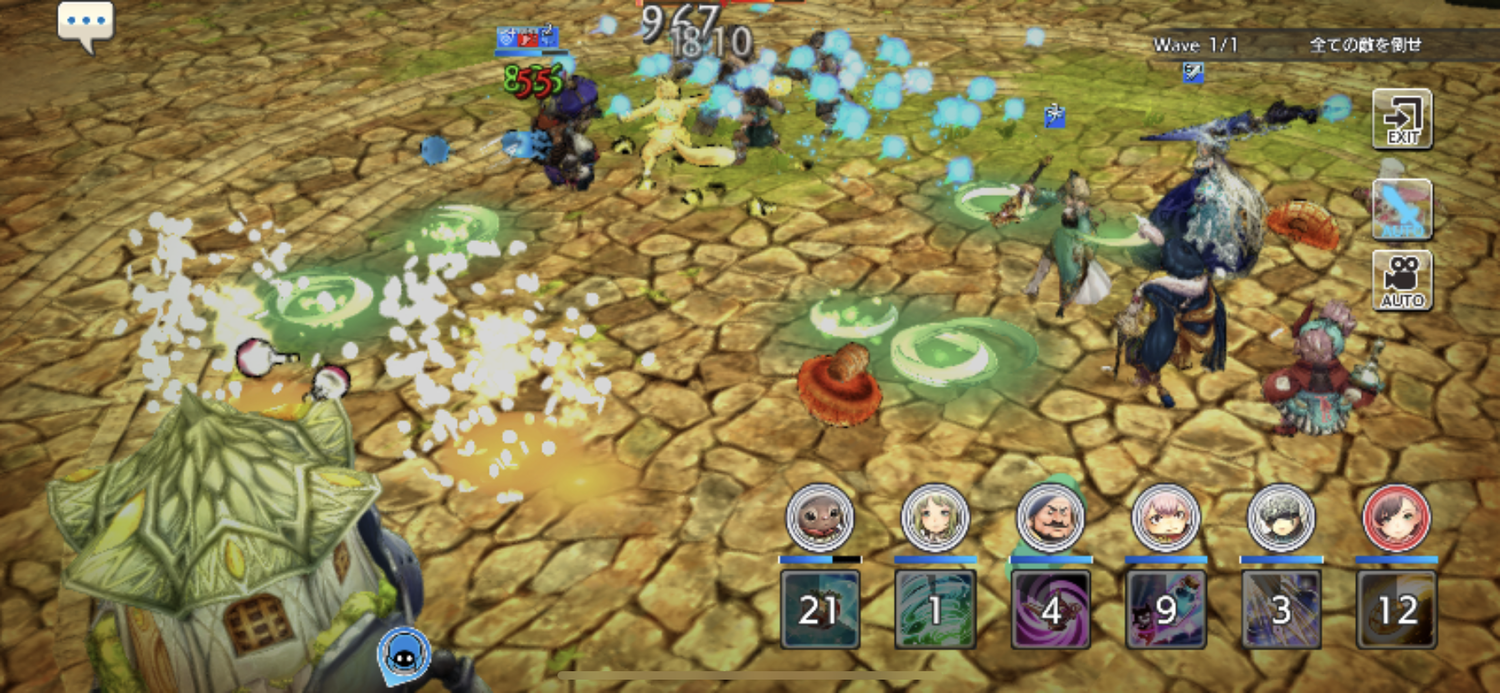Image resolution: width=1500 pixels, height=693 pixels.
Task: Toggle the AUTO camera button
Action: click(x=1402, y=280)
